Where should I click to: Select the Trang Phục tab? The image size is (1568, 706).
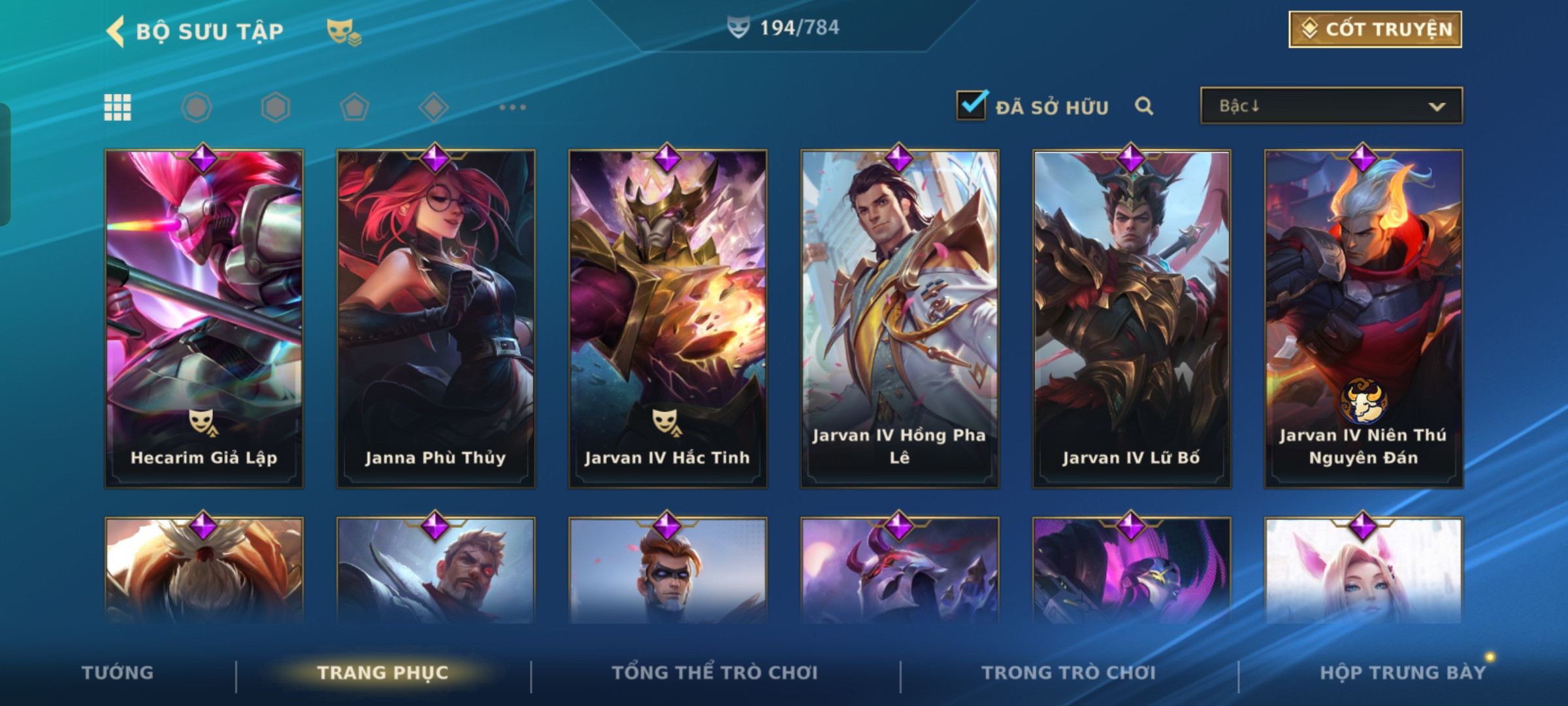pyautogui.click(x=383, y=672)
